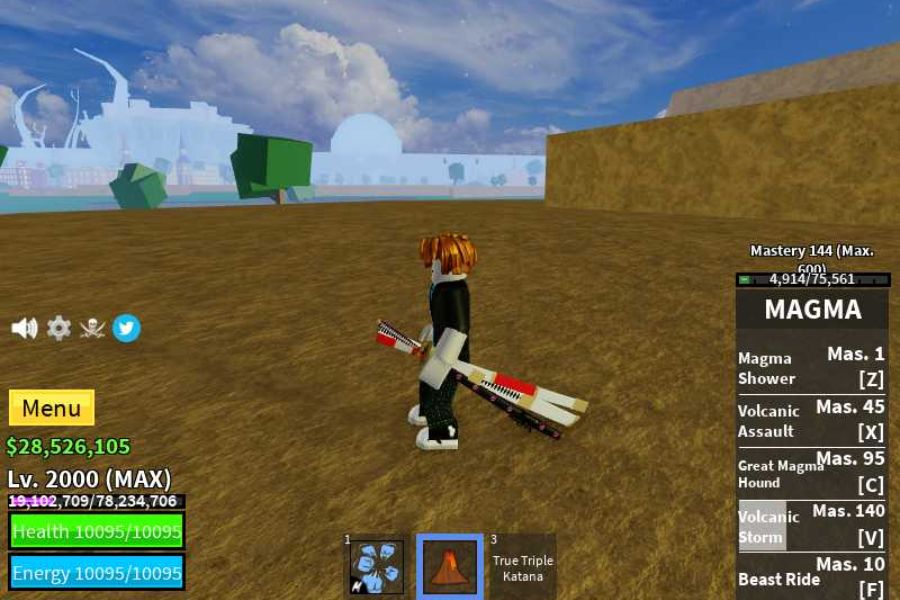This screenshot has height=600, width=900.
Task: Toggle the sound speaker icon
Action: click(24, 328)
